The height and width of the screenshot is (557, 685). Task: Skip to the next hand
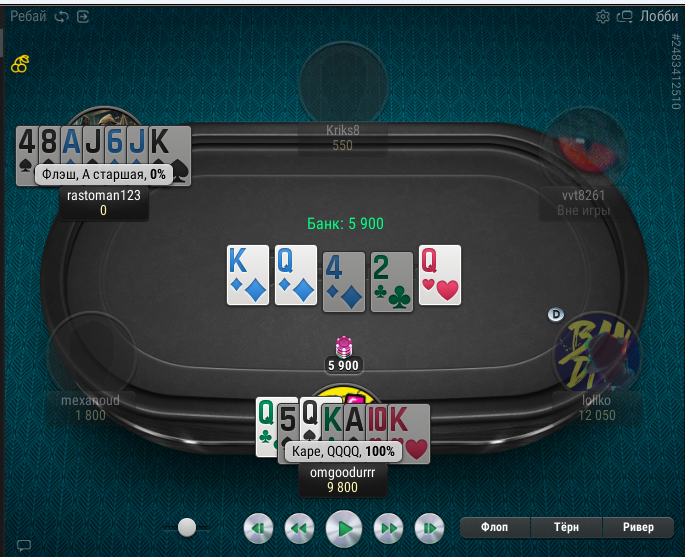[429, 527]
